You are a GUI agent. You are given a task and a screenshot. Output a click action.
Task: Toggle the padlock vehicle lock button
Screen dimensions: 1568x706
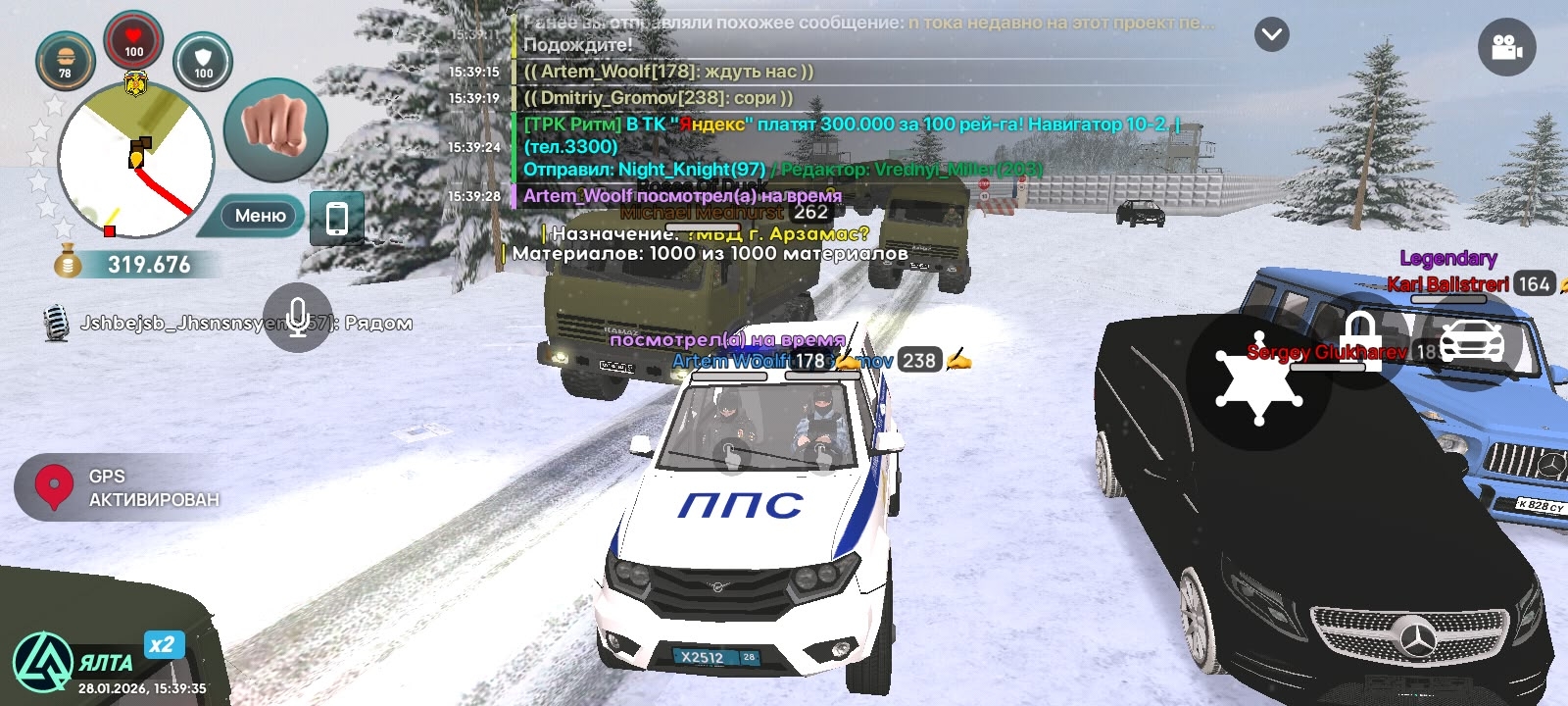[x=1360, y=340]
